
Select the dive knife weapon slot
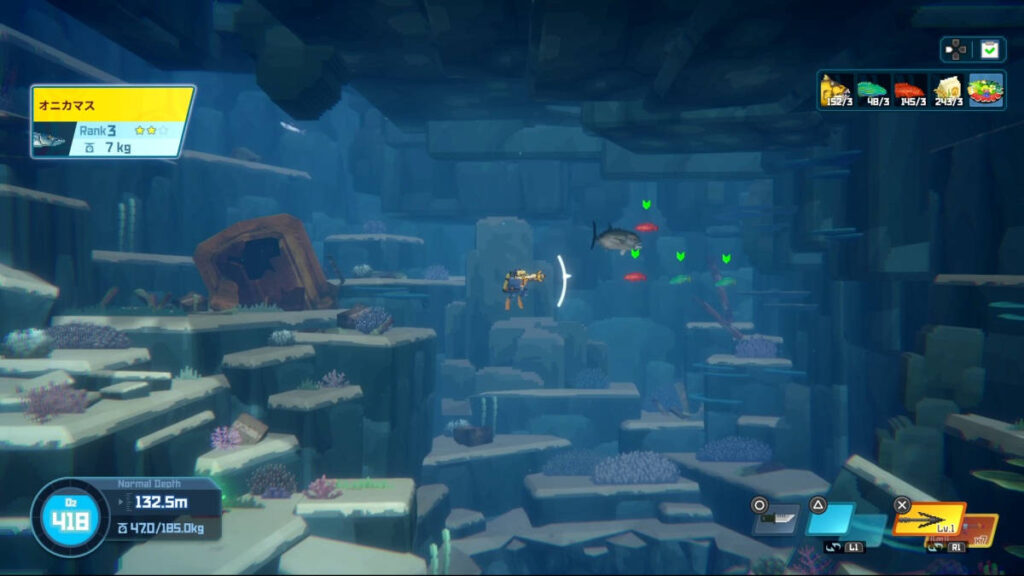pyautogui.click(x=777, y=519)
